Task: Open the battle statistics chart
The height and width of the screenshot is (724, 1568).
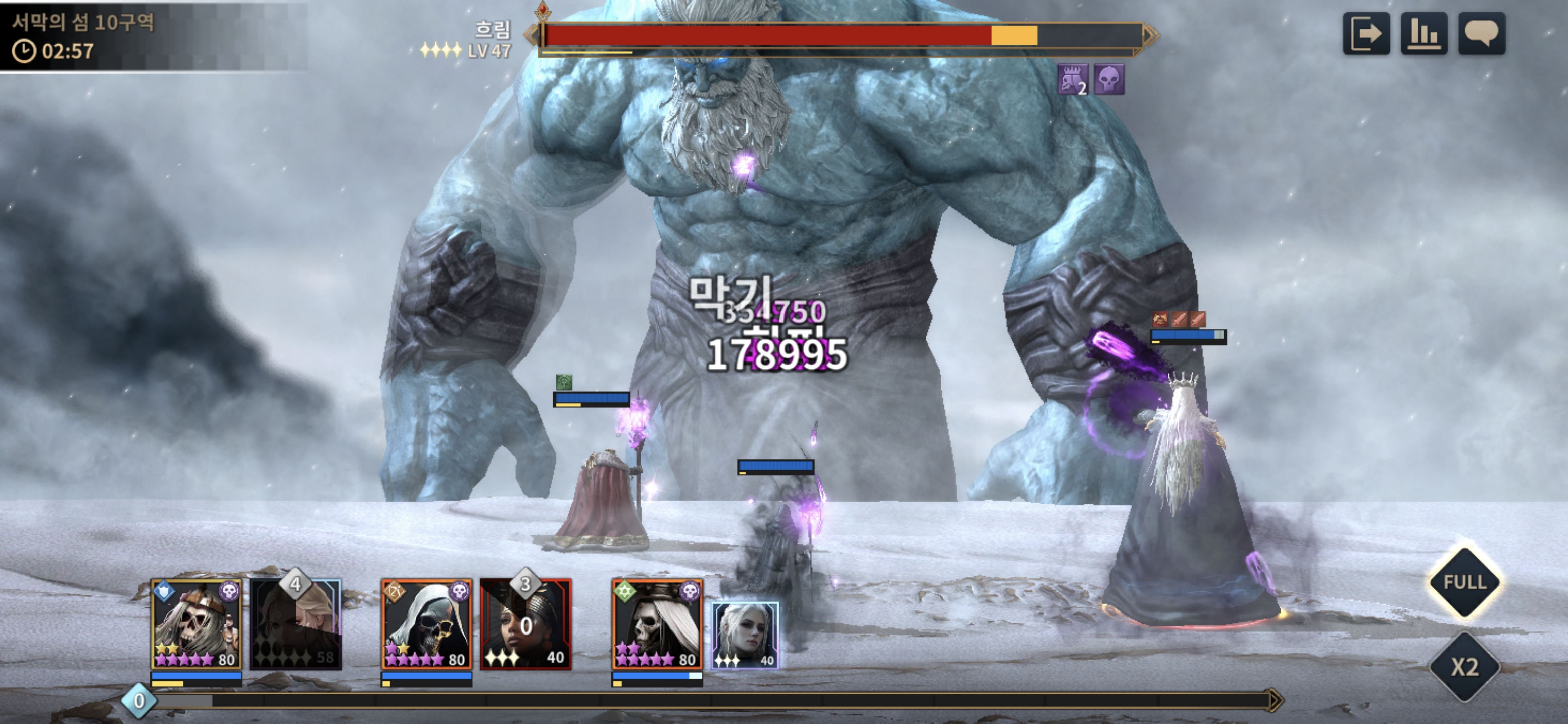Action: click(x=1424, y=34)
